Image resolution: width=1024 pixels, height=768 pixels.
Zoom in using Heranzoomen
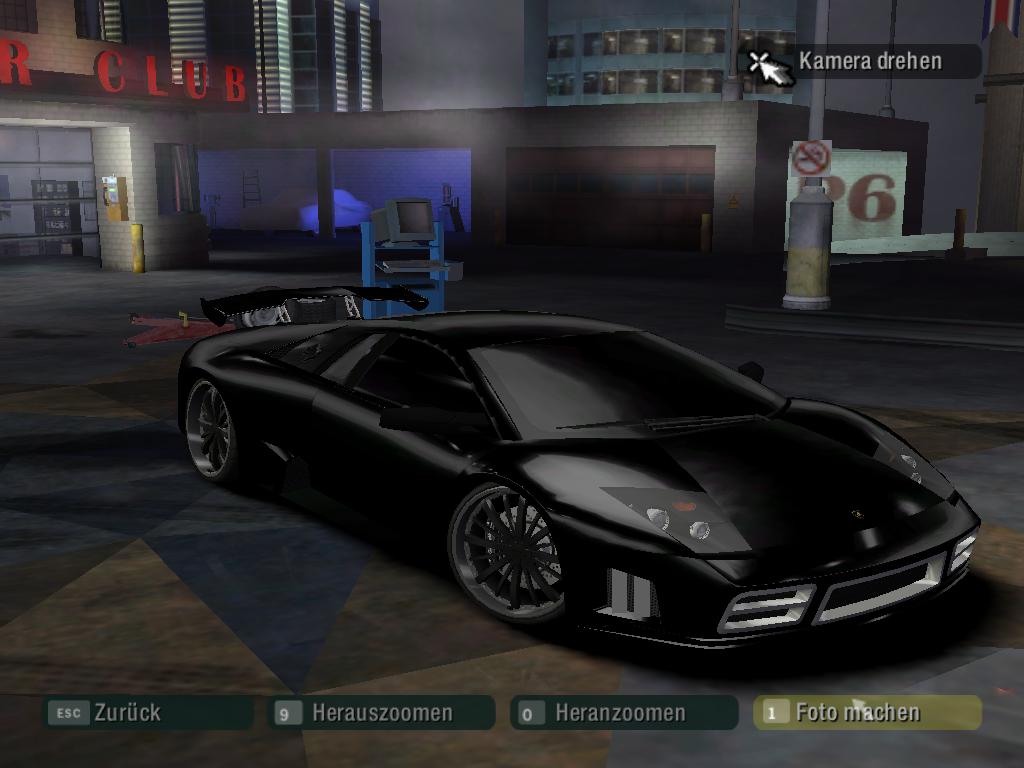[x=620, y=713]
